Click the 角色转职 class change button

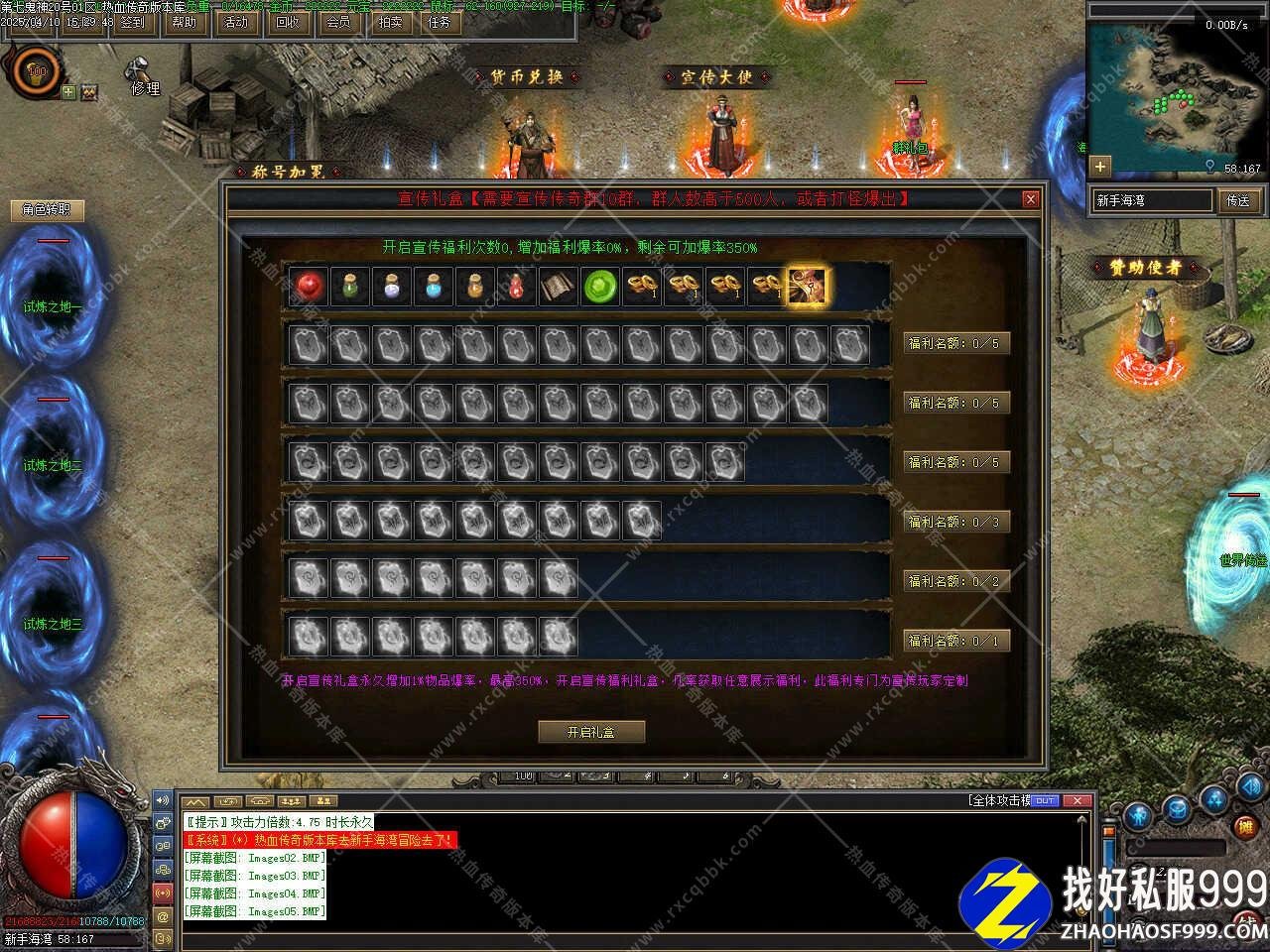coord(48,210)
